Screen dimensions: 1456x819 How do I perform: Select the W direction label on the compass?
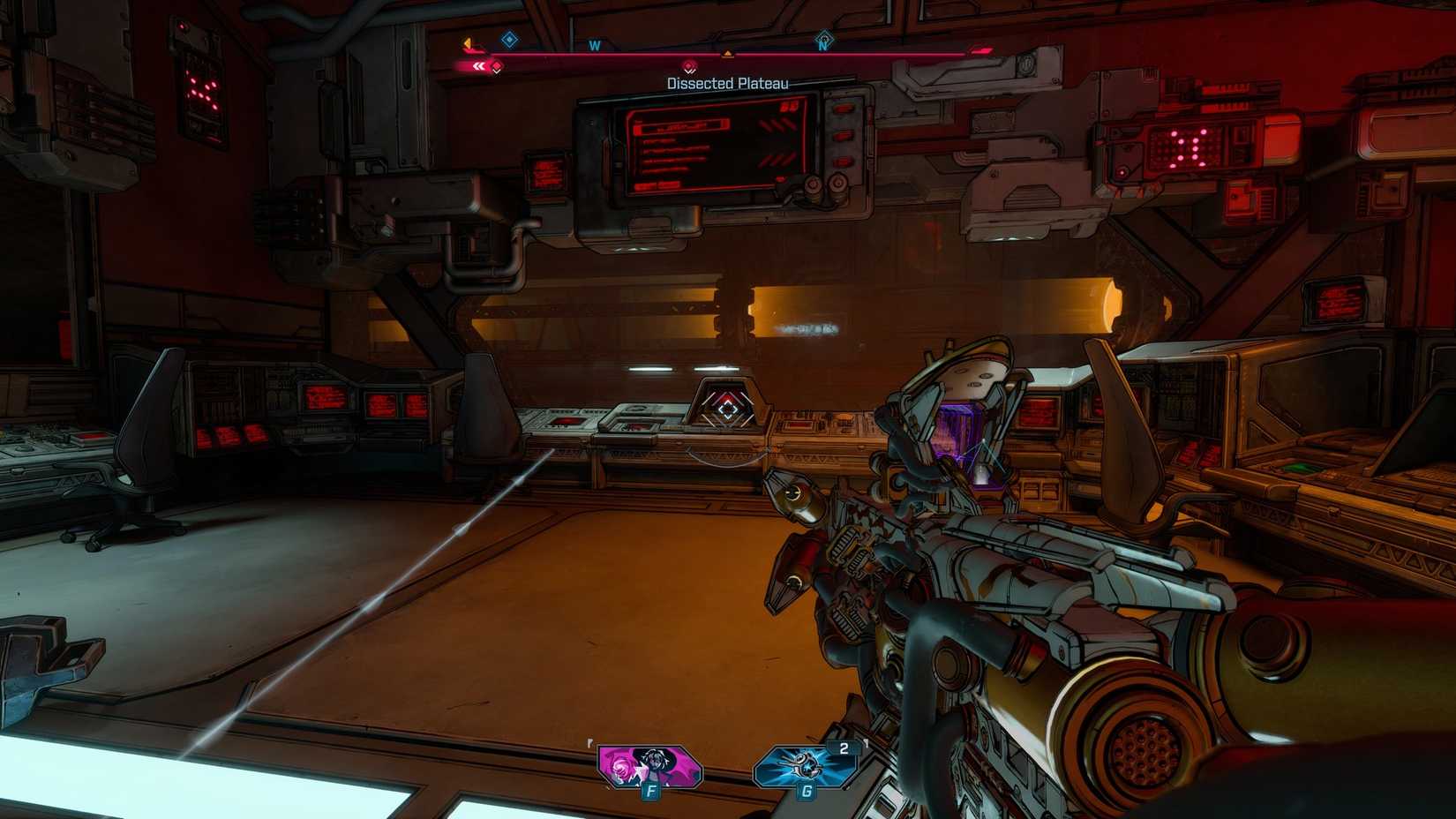click(x=595, y=44)
